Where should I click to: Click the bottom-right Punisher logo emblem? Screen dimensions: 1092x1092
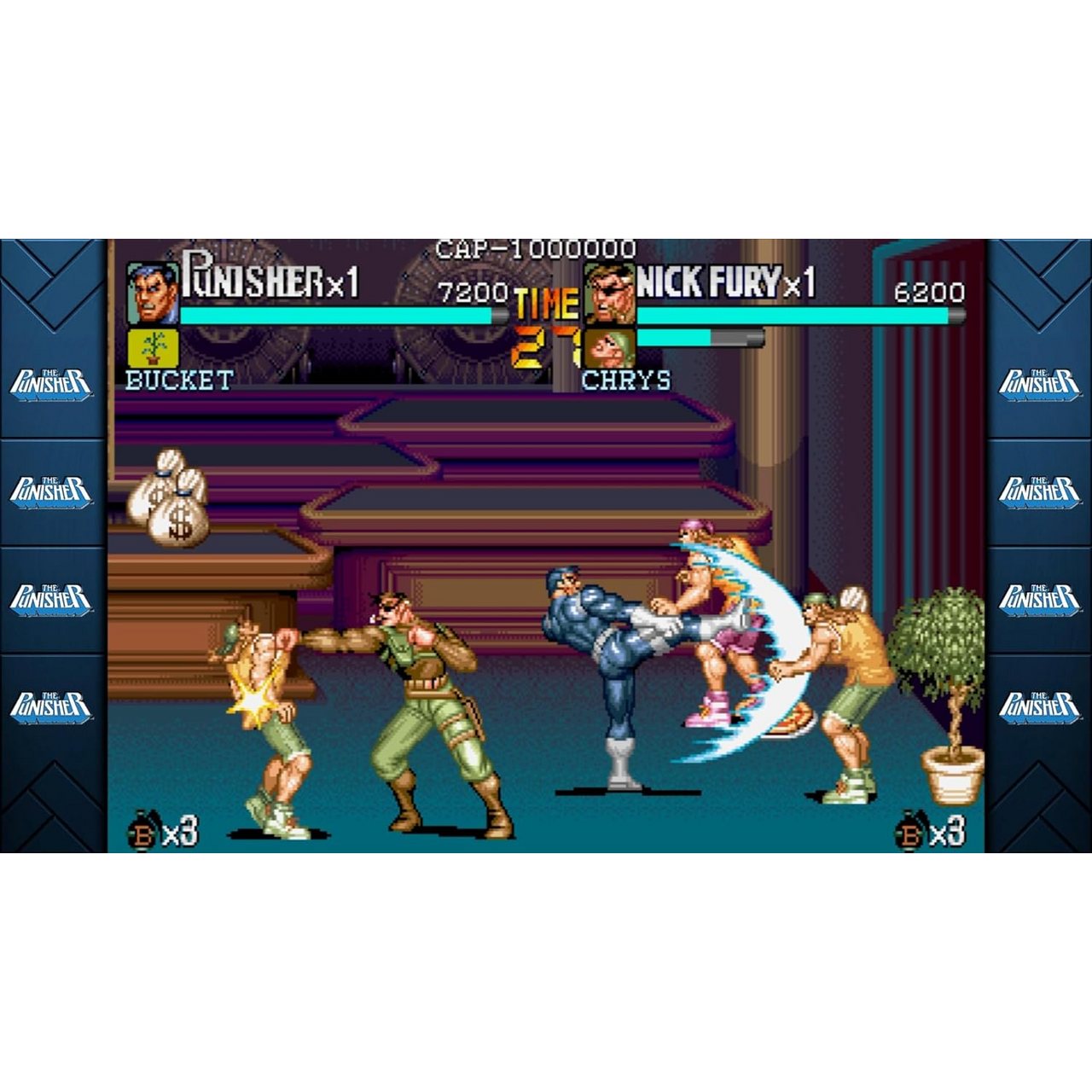coord(1041,706)
